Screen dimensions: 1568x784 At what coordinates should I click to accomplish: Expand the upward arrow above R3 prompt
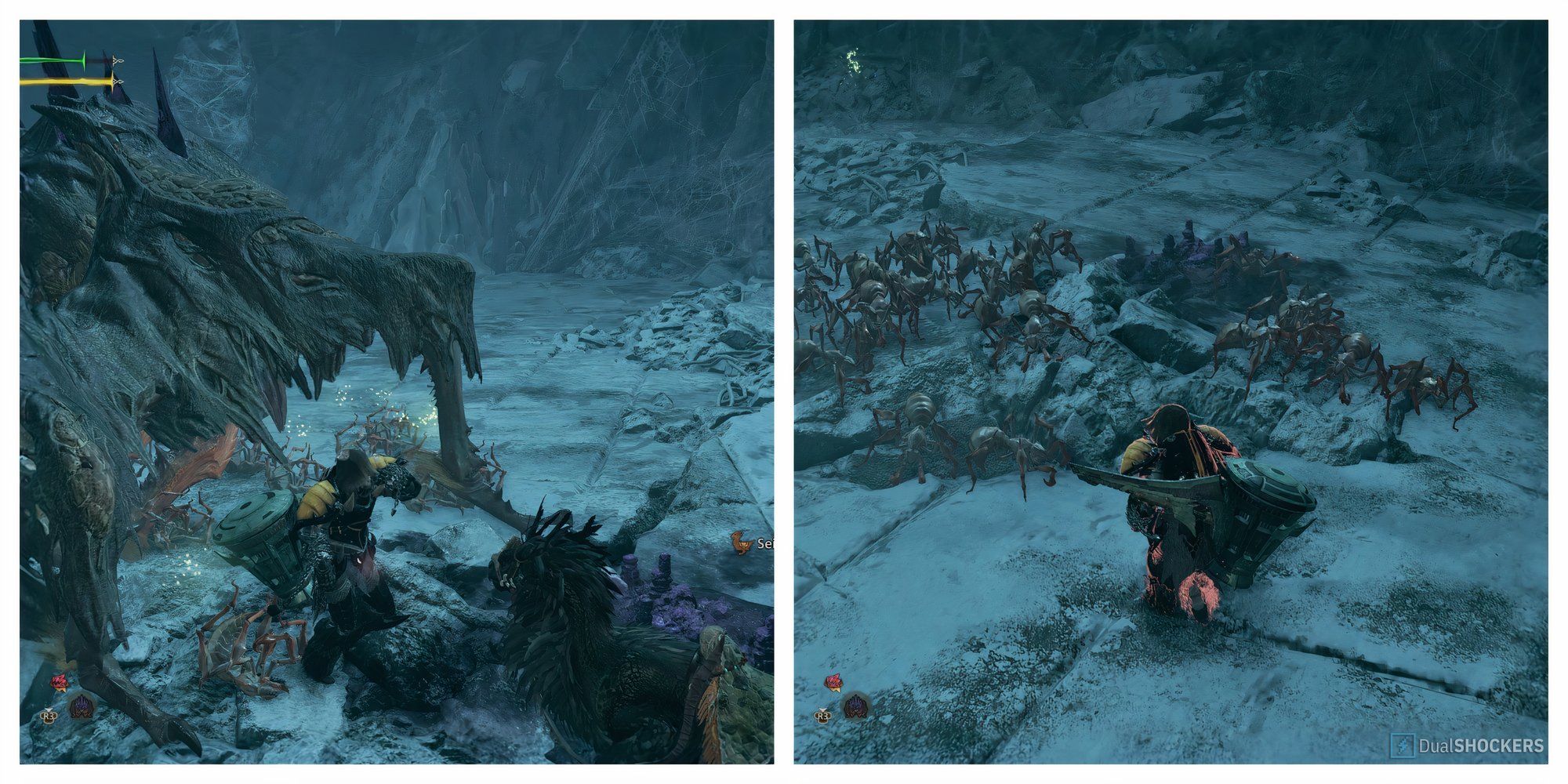click(x=49, y=710)
